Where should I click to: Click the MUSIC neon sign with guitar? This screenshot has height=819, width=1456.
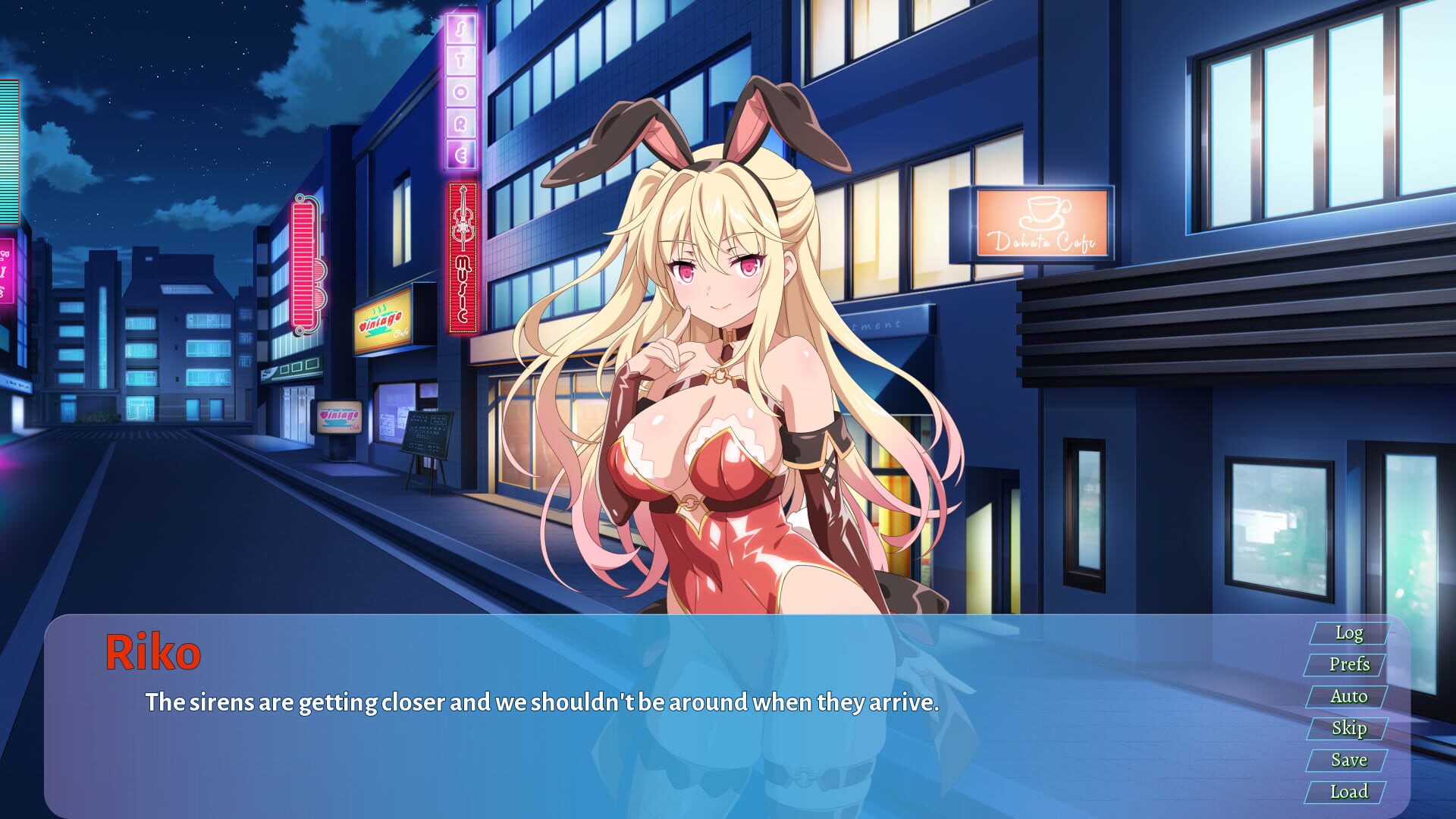[x=461, y=250]
